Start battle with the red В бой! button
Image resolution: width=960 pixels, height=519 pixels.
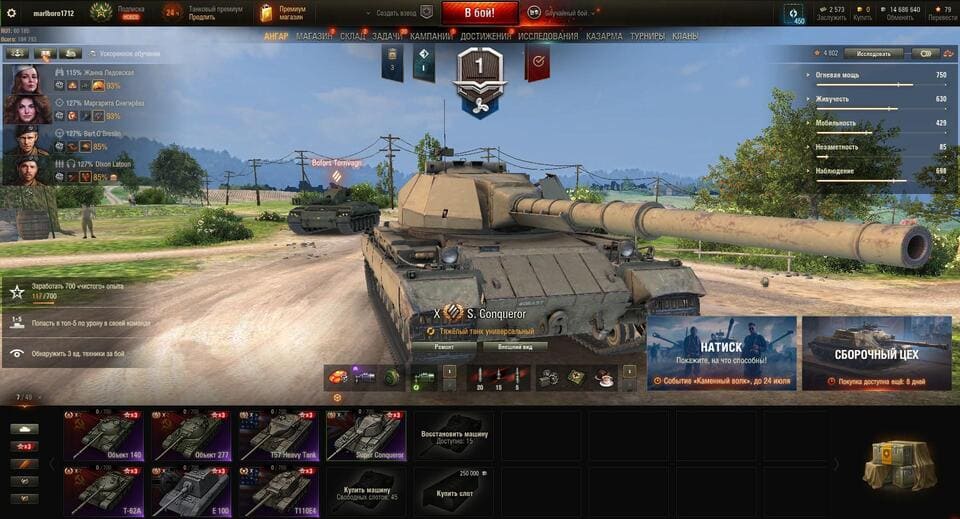click(x=478, y=13)
